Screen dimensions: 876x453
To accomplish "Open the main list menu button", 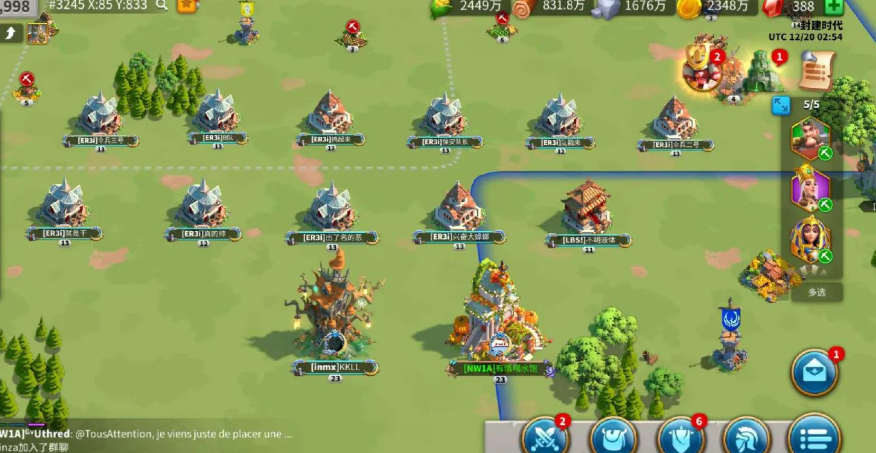I will (x=814, y=437).
